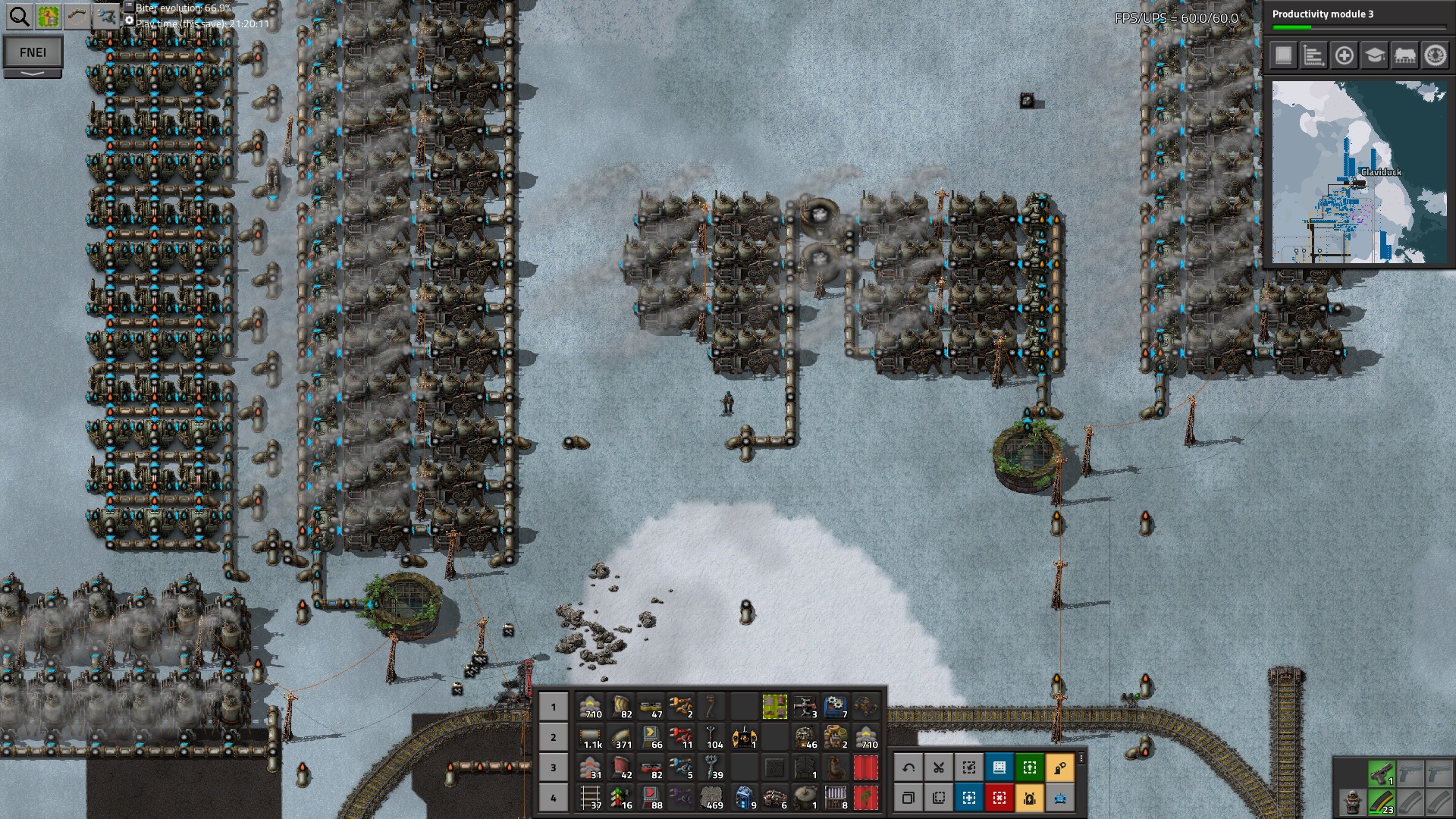Open the FNEI recipe browser

pyautogui.click(x=33, y=52)
